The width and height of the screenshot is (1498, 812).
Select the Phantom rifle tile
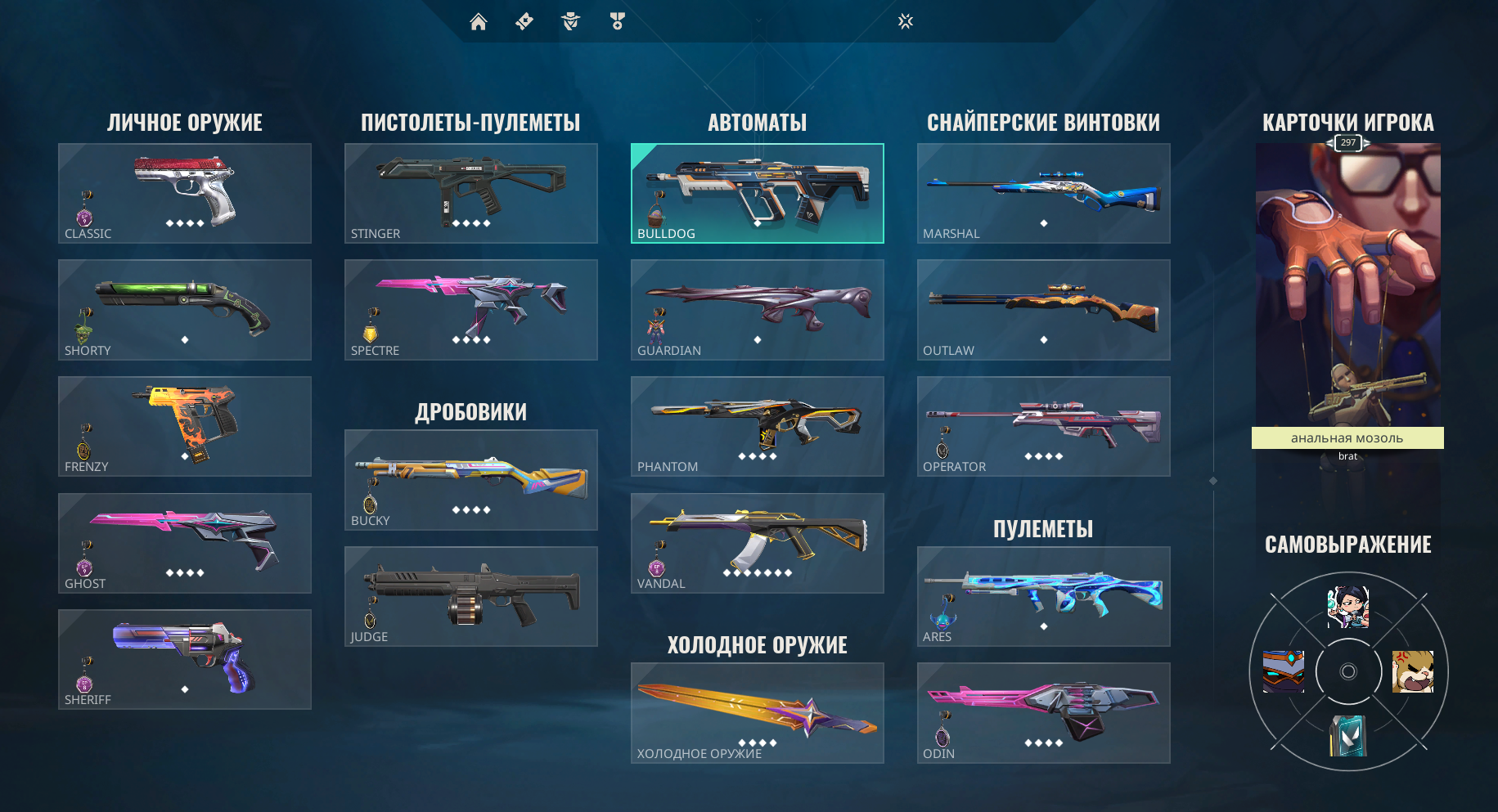(757, 426)
